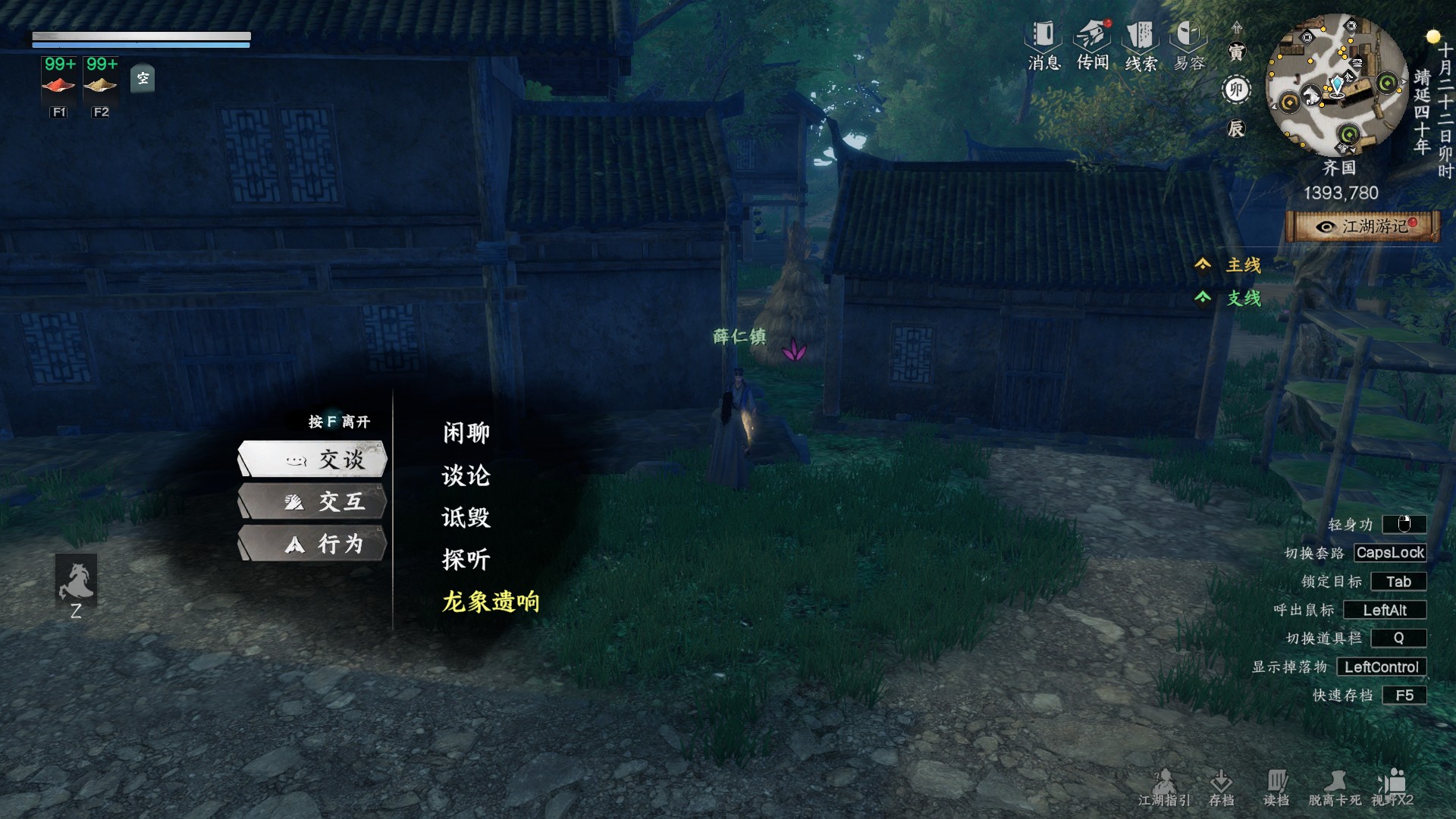Screen dimensions: 1456x819
Task: Select the 交谈 (Talk) tab
Action: pyautogui.click(x=313, y=460)
